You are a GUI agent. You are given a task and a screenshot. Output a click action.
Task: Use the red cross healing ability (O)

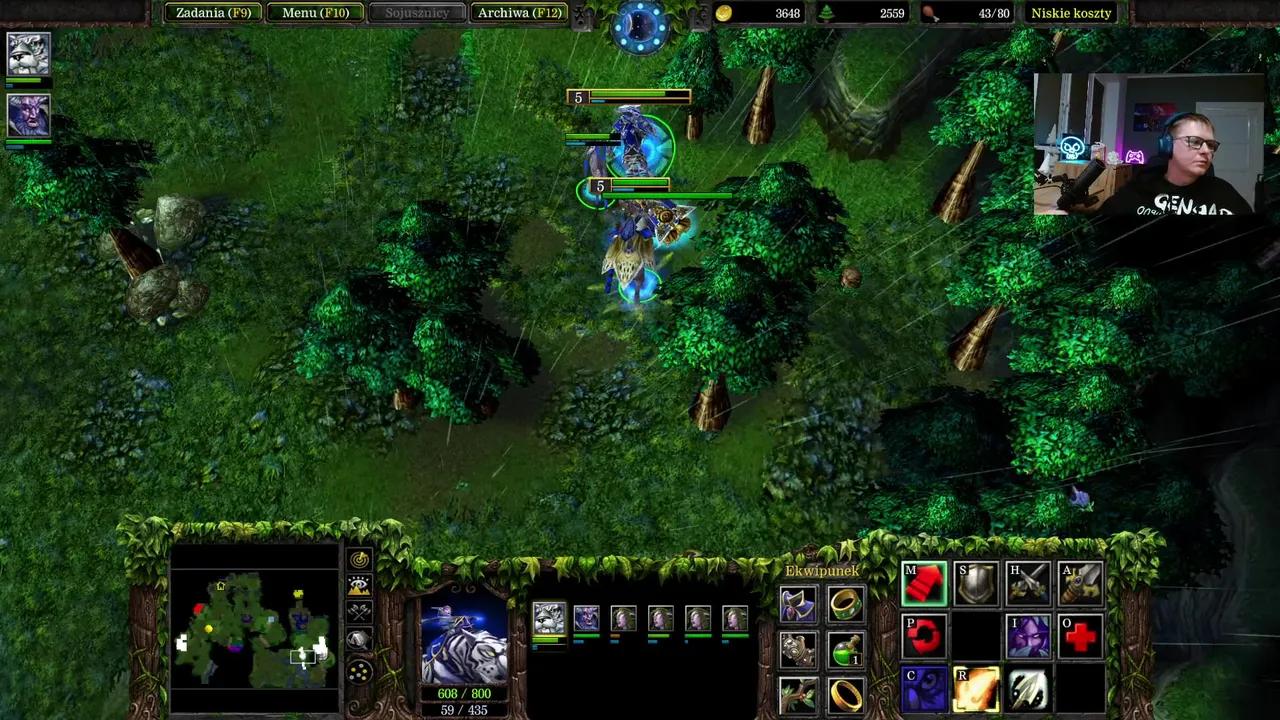coord(1080,635)
